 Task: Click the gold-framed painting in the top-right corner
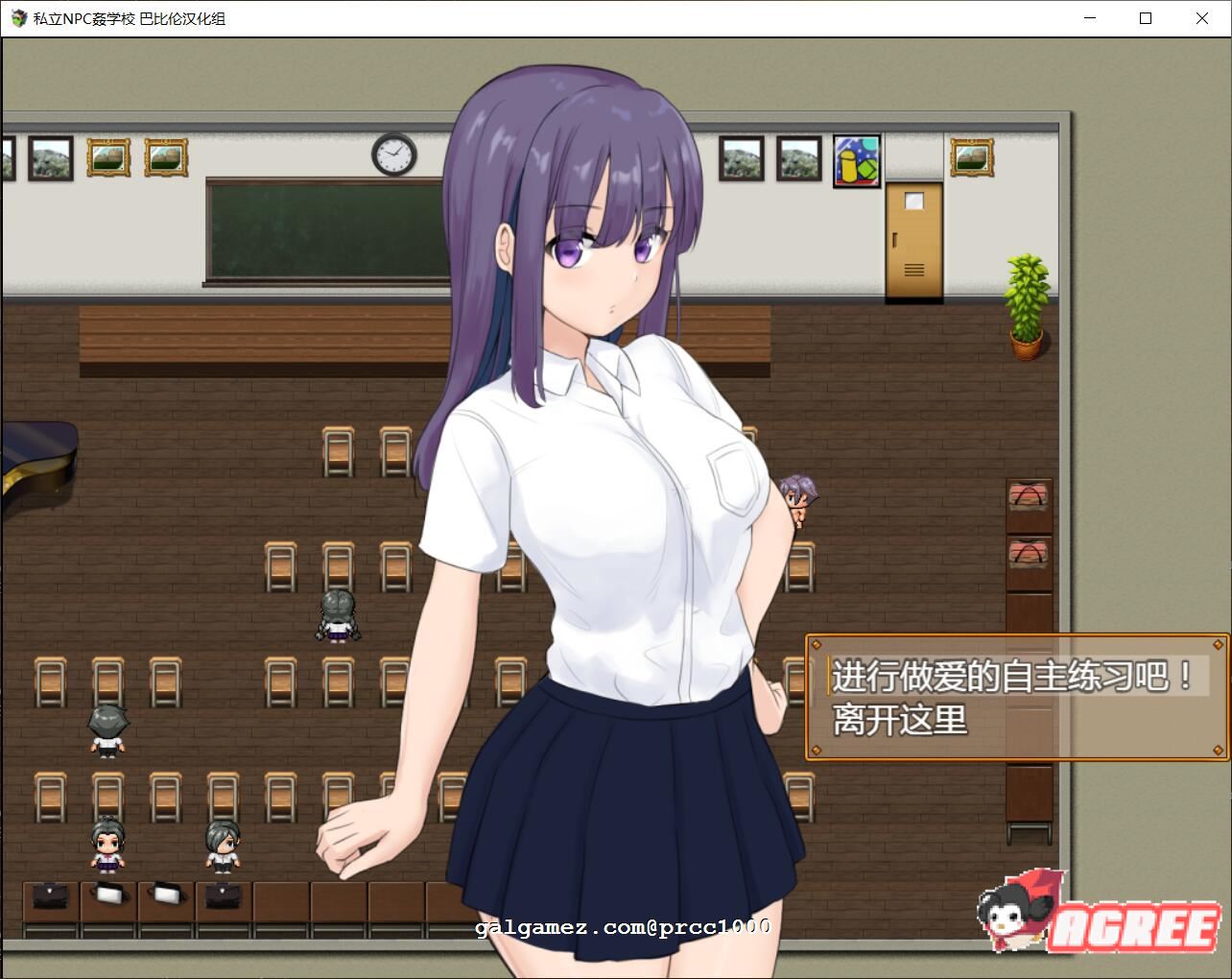coord(972,156)
